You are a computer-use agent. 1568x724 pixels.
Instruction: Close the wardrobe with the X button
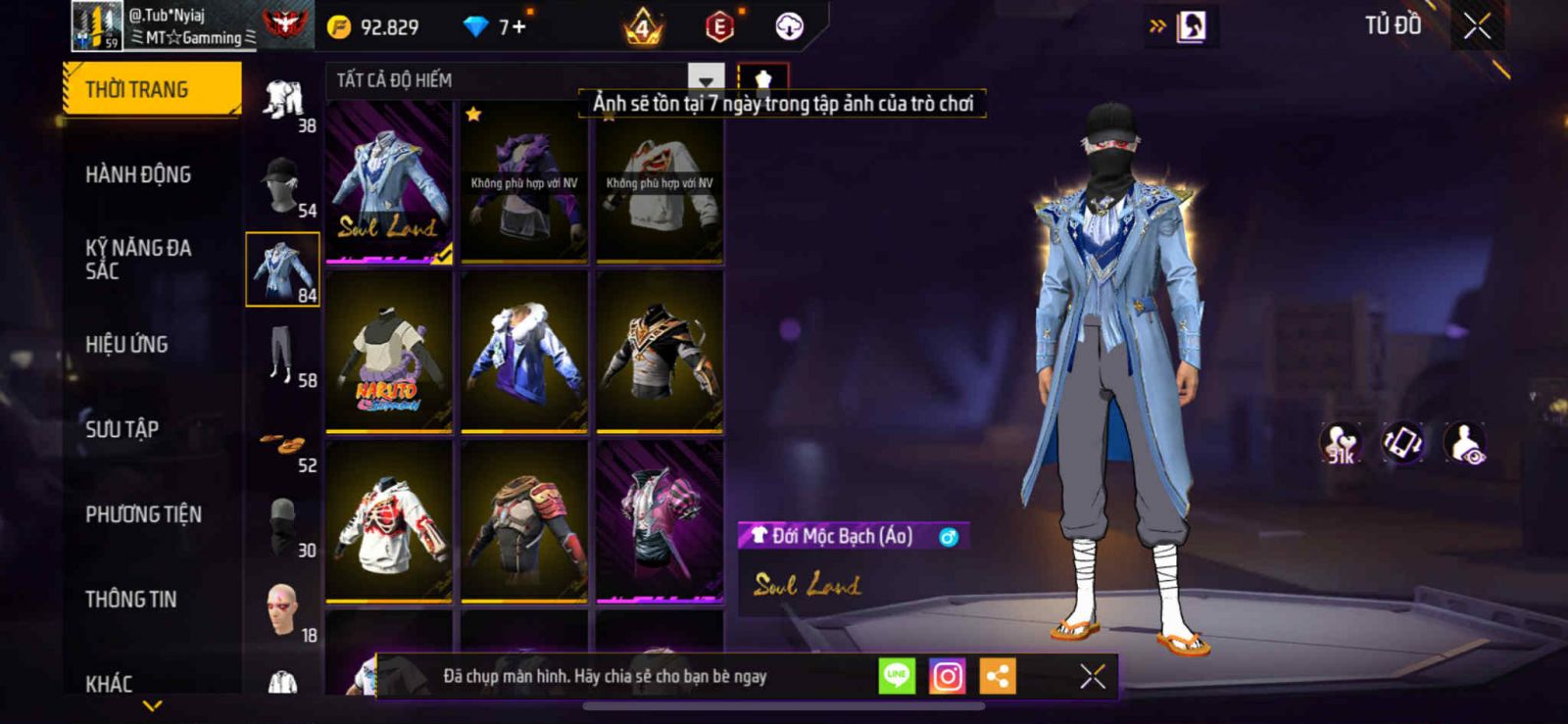(x=1477, y=26)
